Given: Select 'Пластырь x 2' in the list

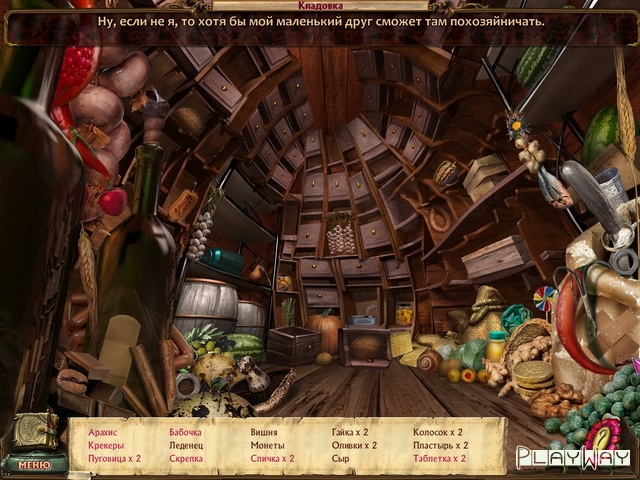Looking at the screenshot, I should [x=441, y=445].
